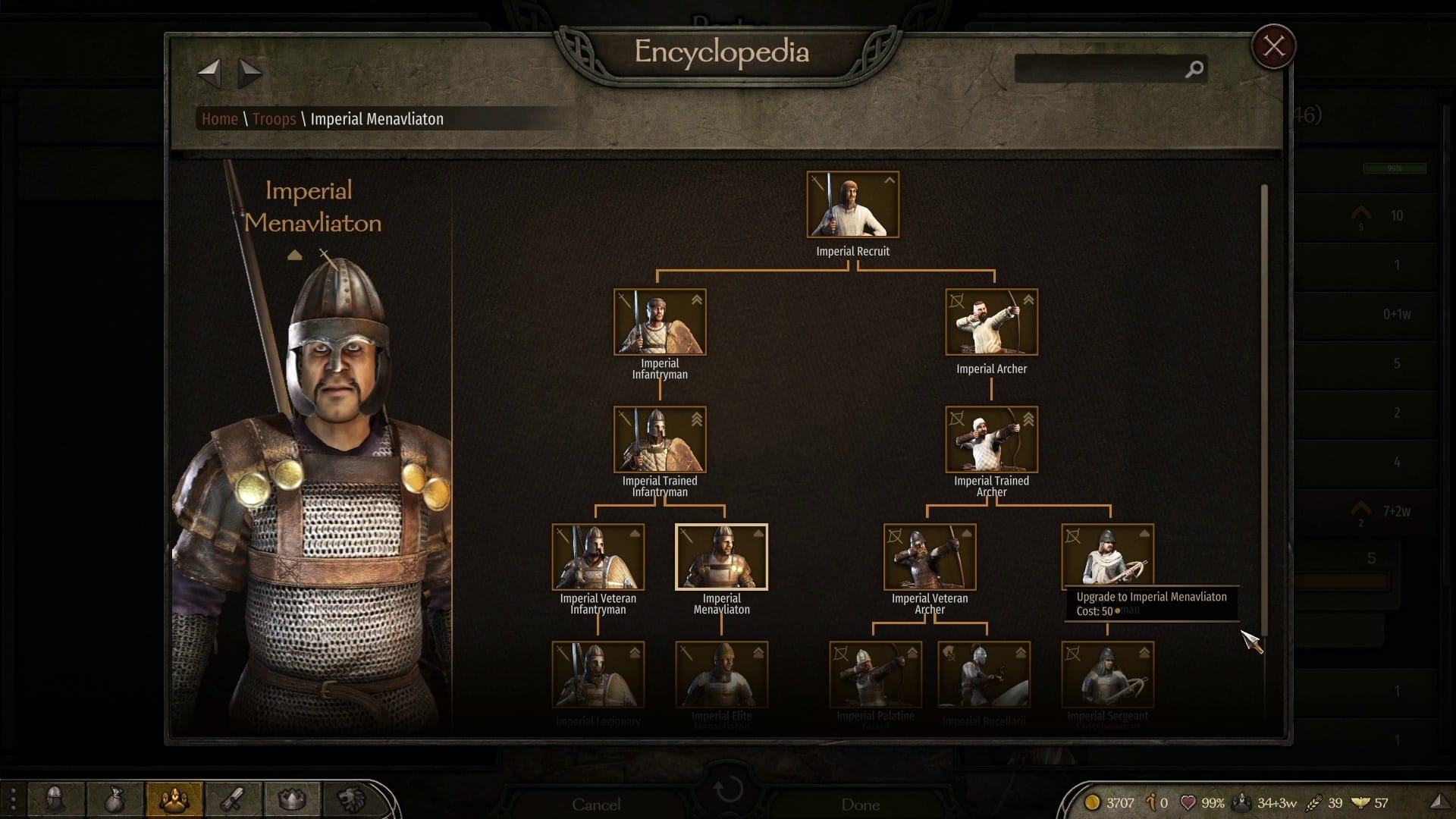Show the Imperial Veteran Archer entry
Viewport: 1456px width, 819px height.
[x=930, y=557]
